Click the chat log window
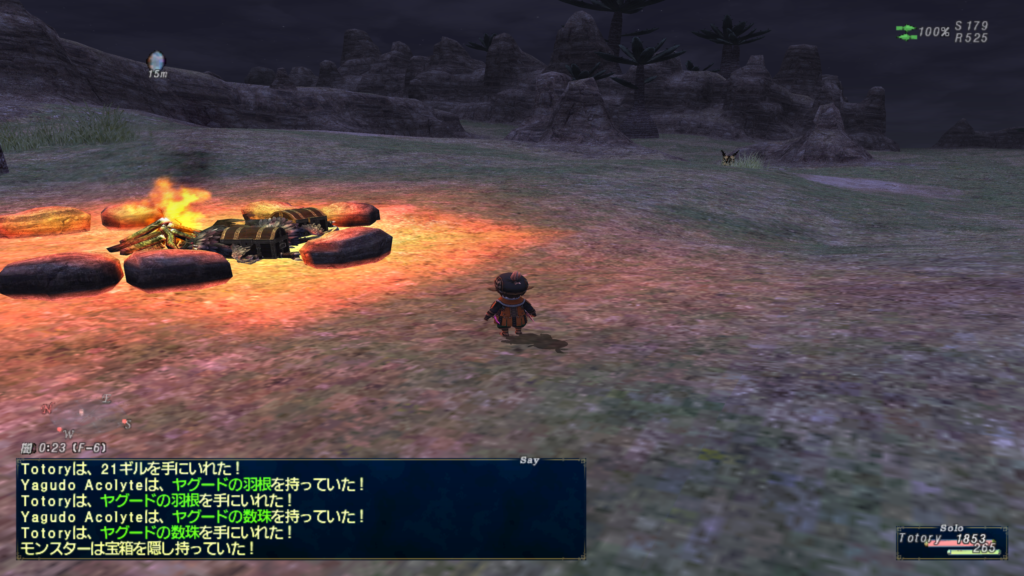 click(300, 508)
